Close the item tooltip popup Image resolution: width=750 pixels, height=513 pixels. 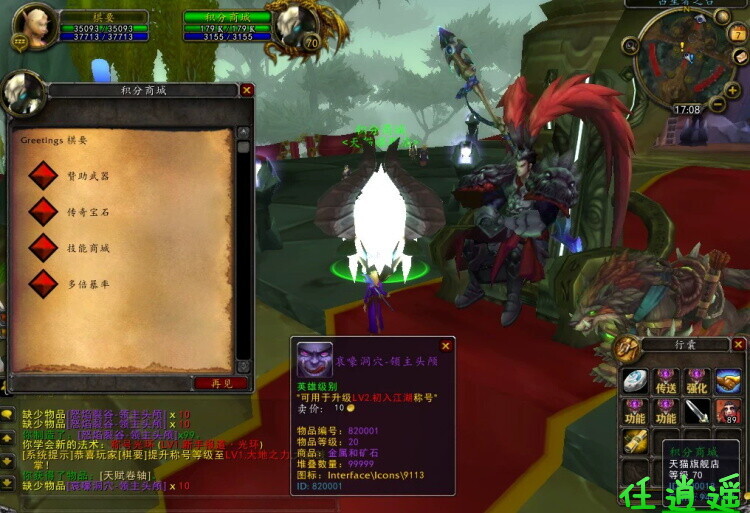pyautogui.click(x=446, y=347)
